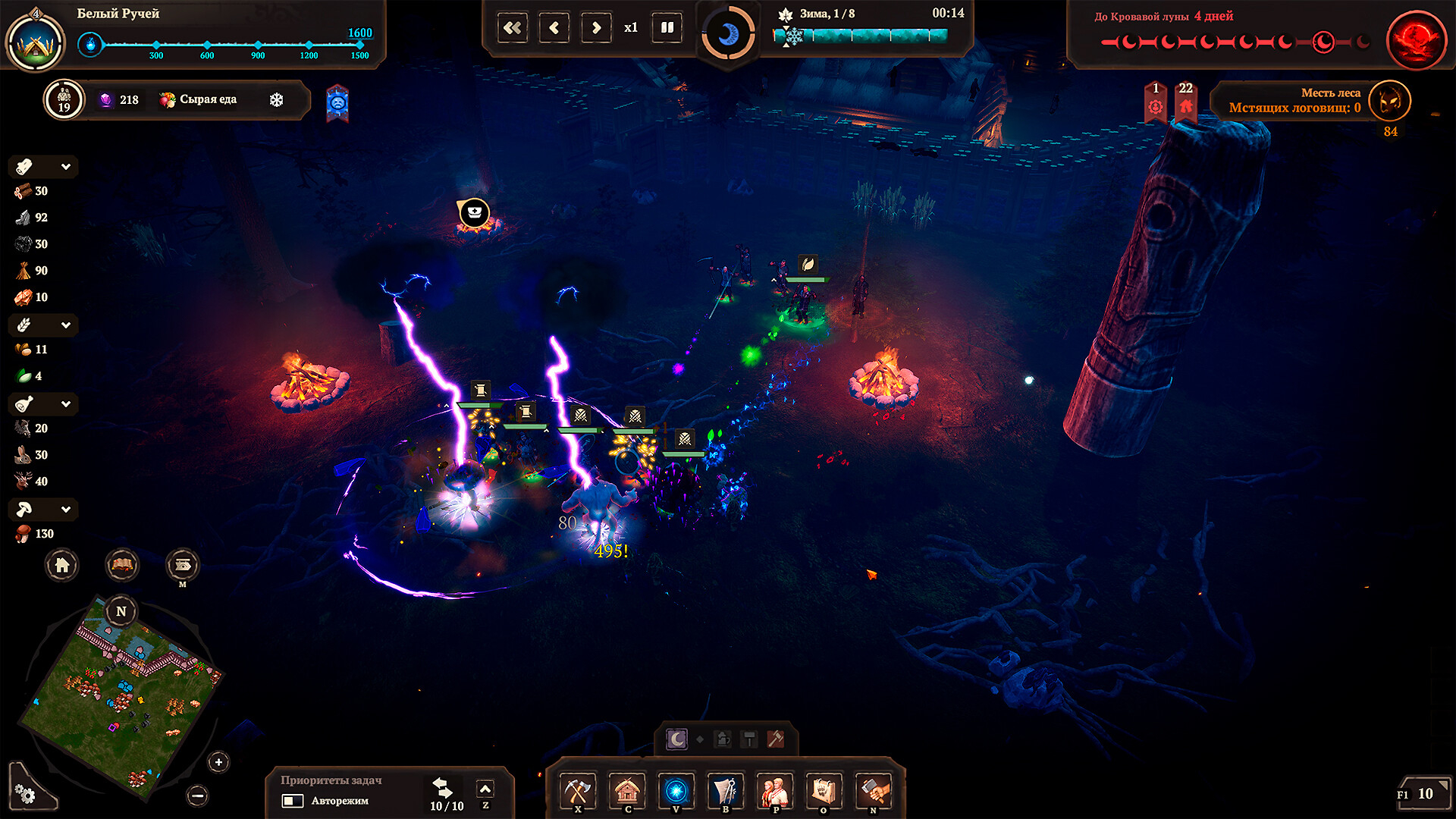Viewport: 1456px width, 819px height.
Task: Open the crossed pickaxe and axe menu
Action: 578,791
